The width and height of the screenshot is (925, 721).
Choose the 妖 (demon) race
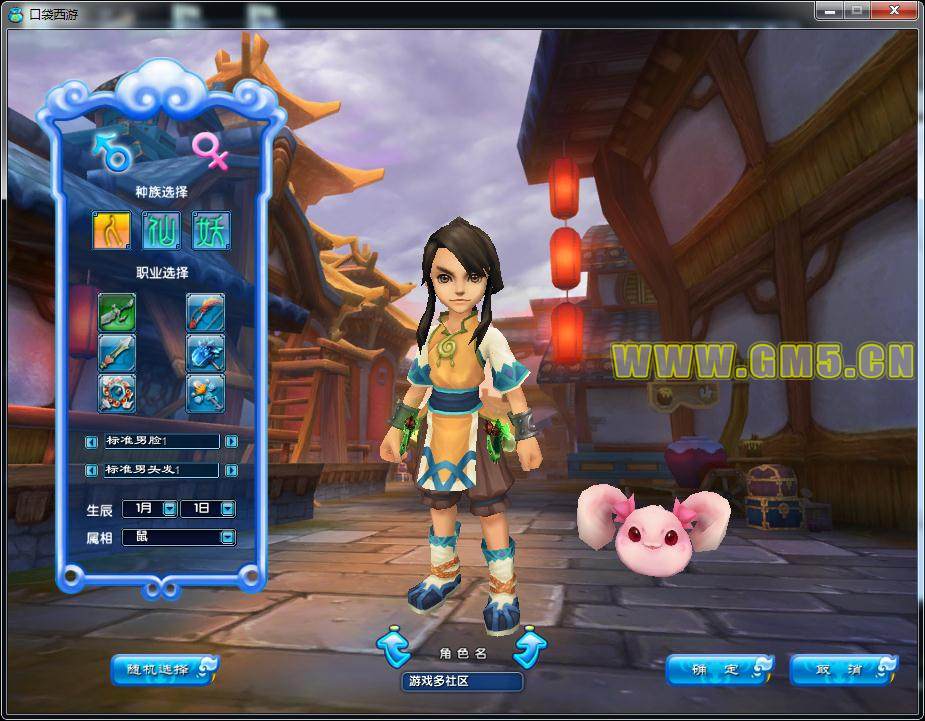[210, 231]
